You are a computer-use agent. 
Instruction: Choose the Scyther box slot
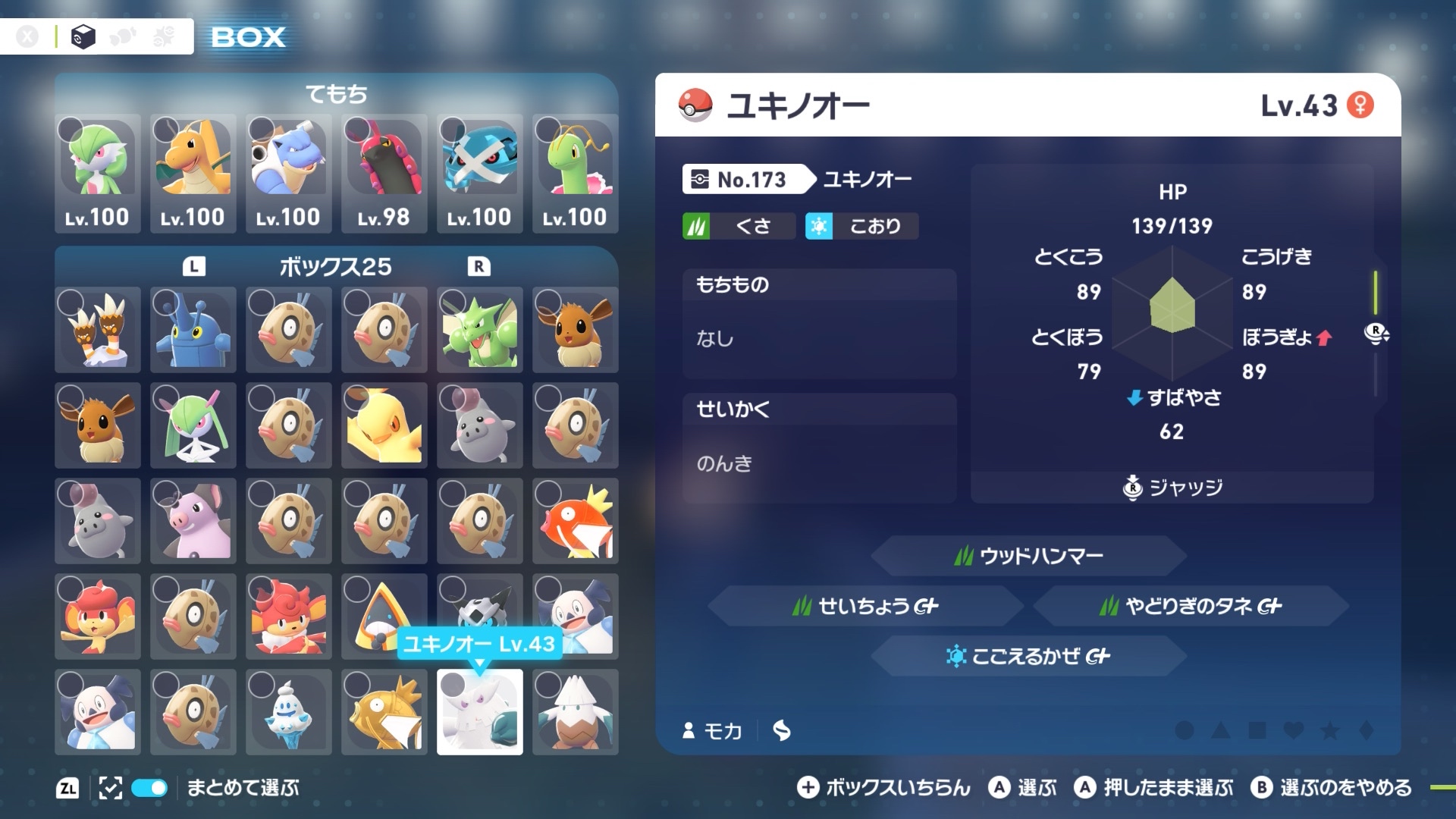480,330
